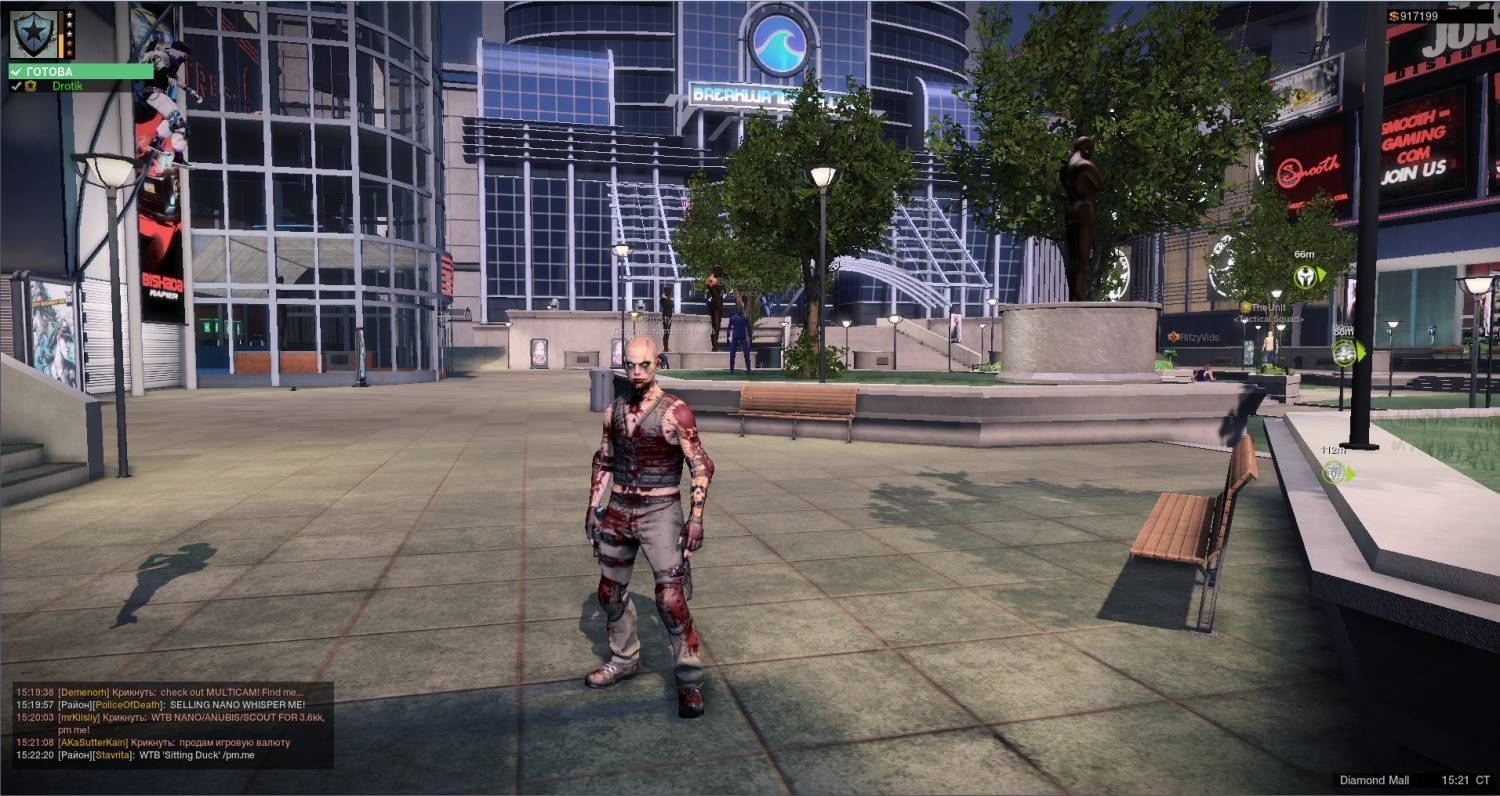Select the 66m waypoint marker
The width and height of the screenshot is (1500, 796).
(1305, 276)
